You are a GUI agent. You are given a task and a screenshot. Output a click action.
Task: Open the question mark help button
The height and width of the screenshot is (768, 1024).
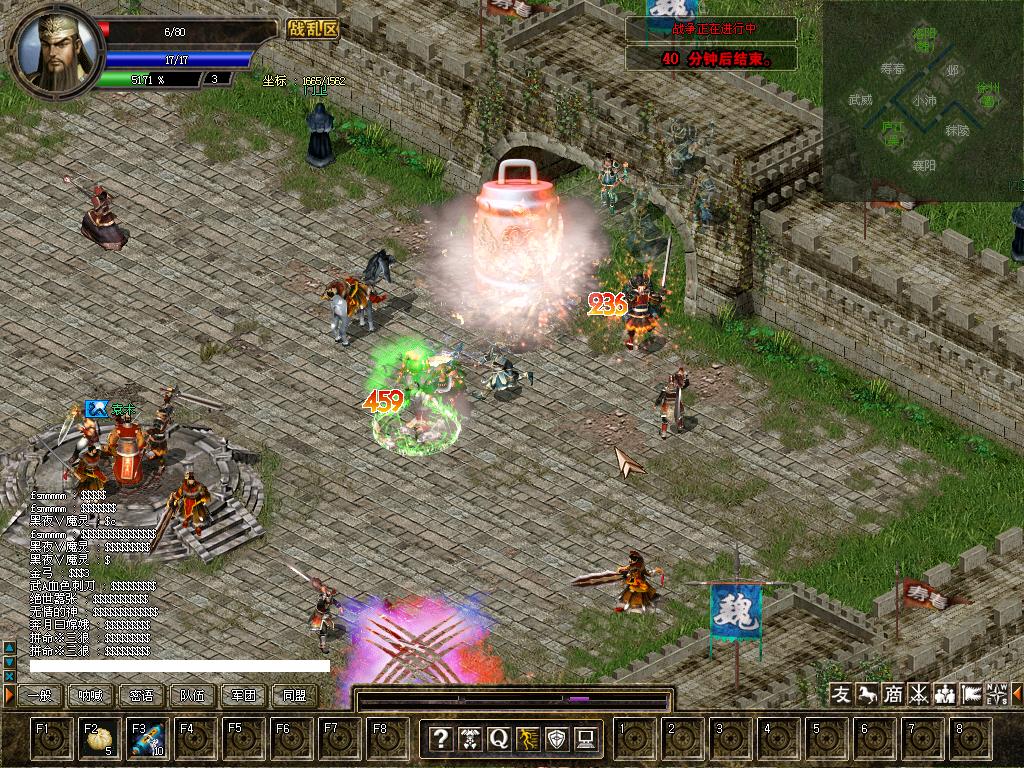(440, 739)
